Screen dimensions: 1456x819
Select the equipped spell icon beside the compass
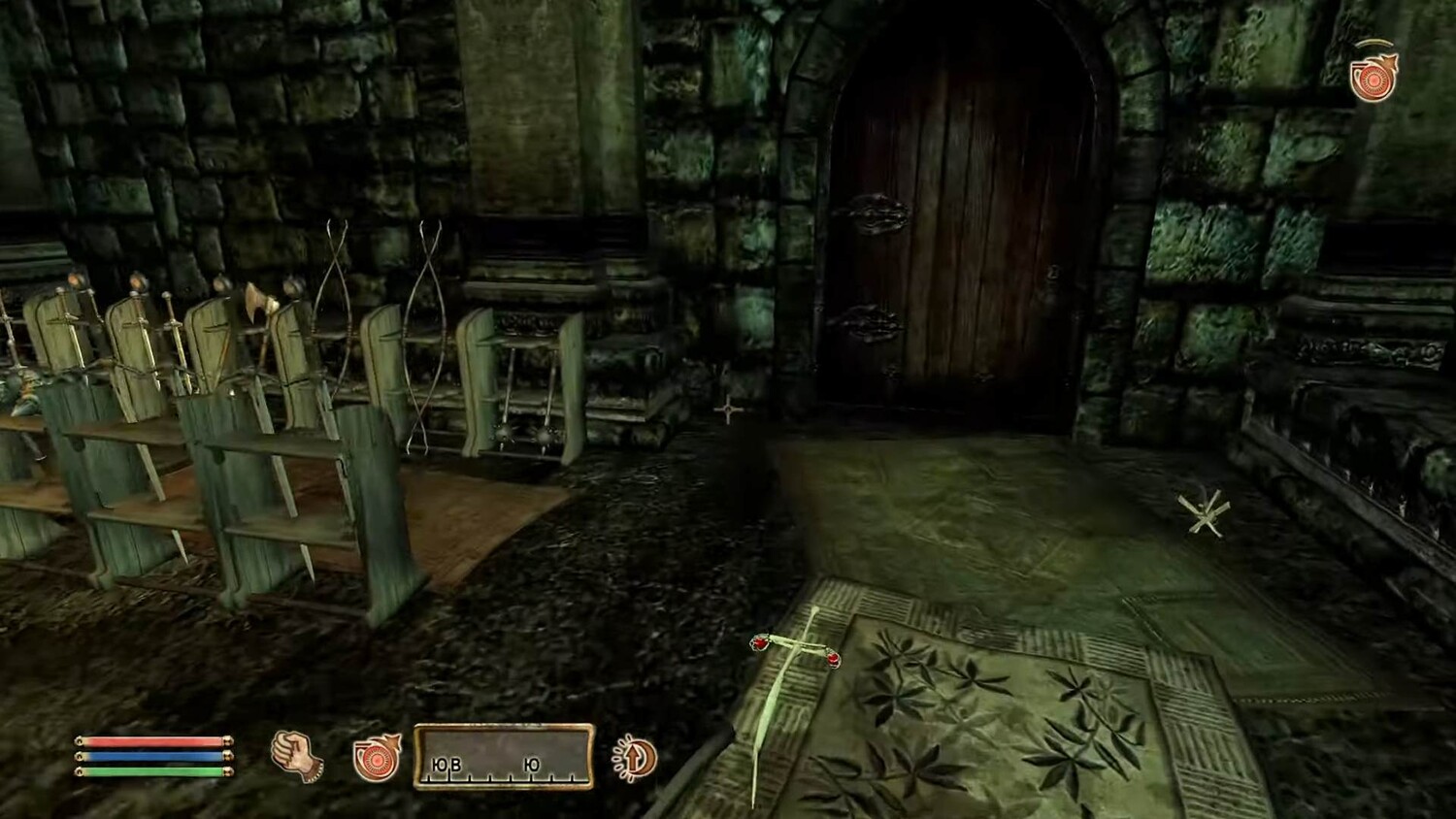[x=377, y=757]
